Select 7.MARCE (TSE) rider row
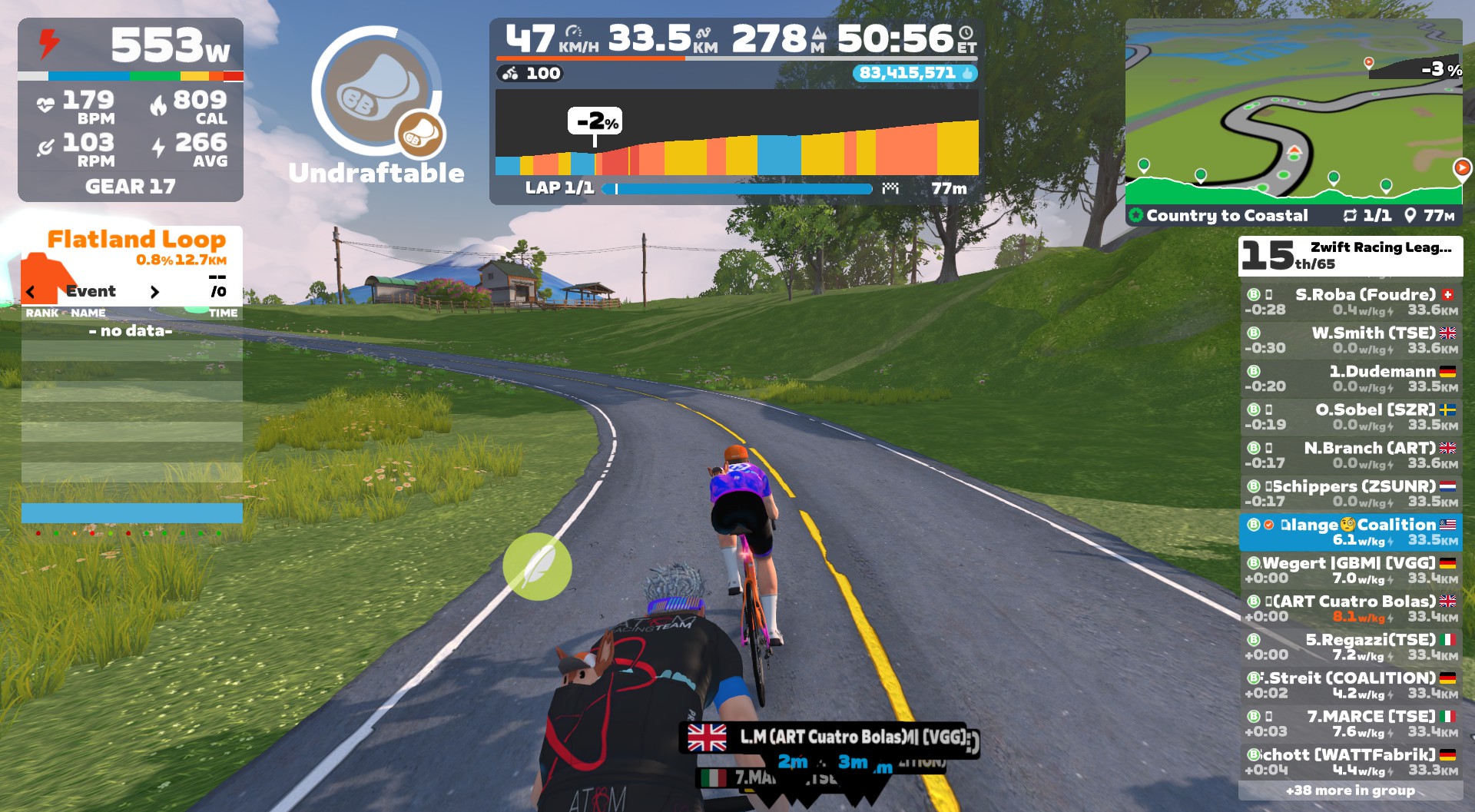Image resolution: width=1475 pixels, height=812 pixels. click(1351, 724)
